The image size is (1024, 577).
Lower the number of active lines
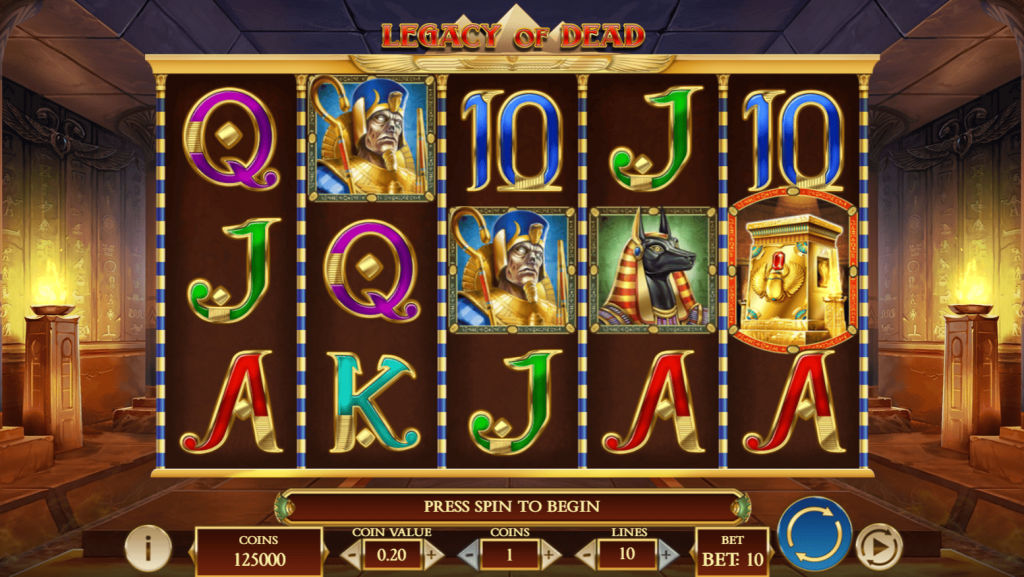587,553
